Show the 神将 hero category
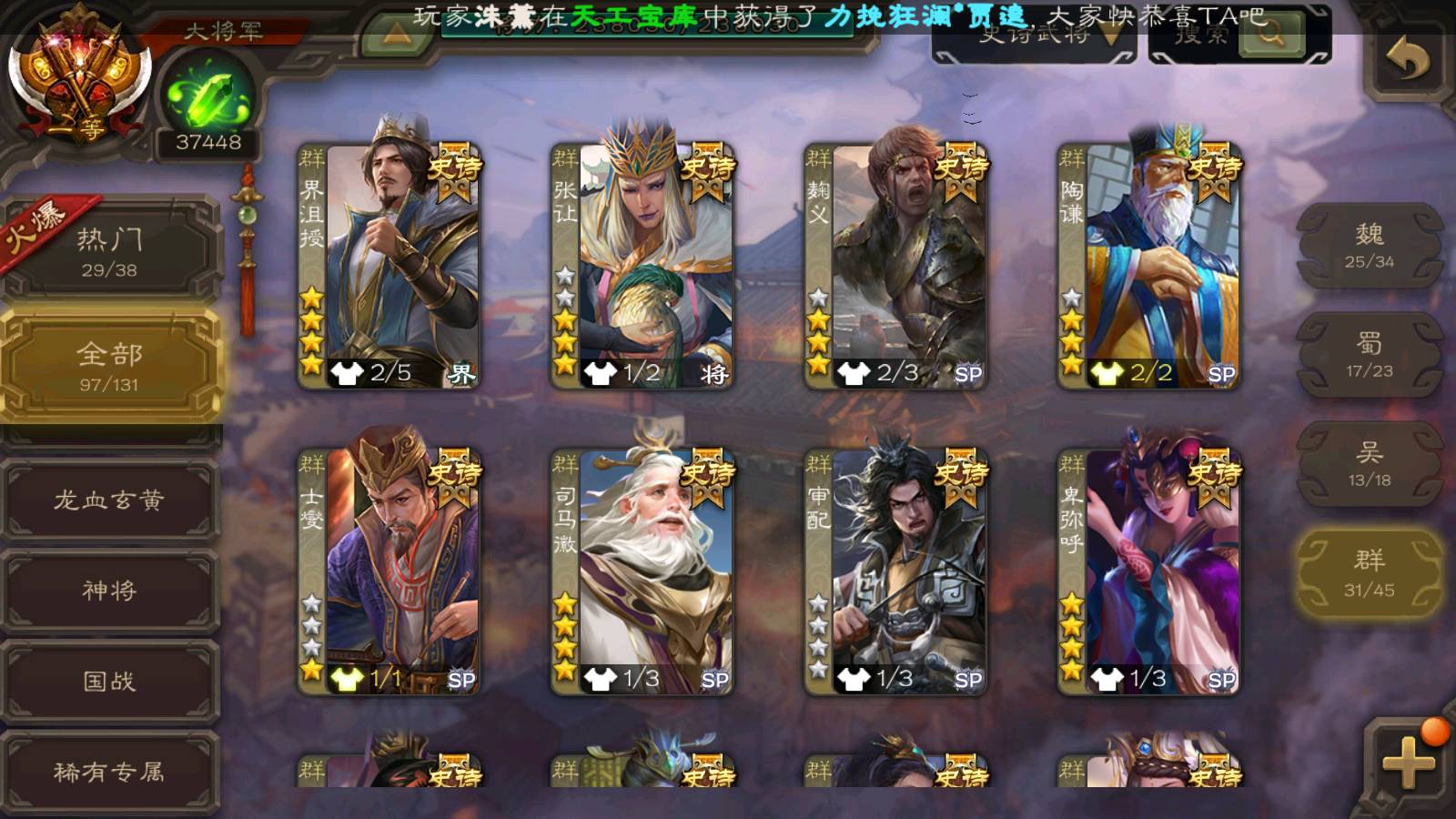 [x=110, y=590]
